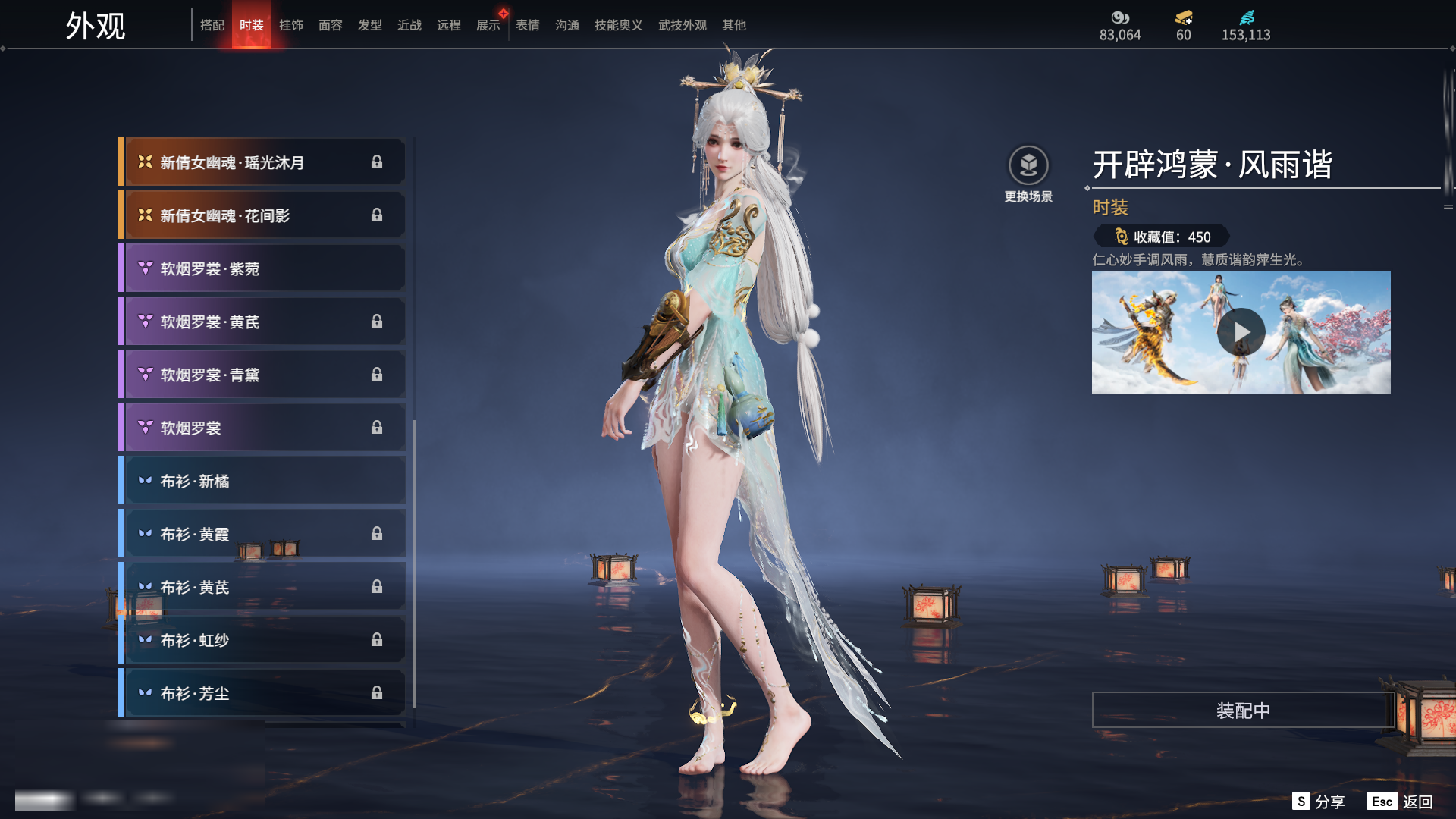Choose the 布衫·新橘 outfit
1456x819 pixels.
pos(262,481)
